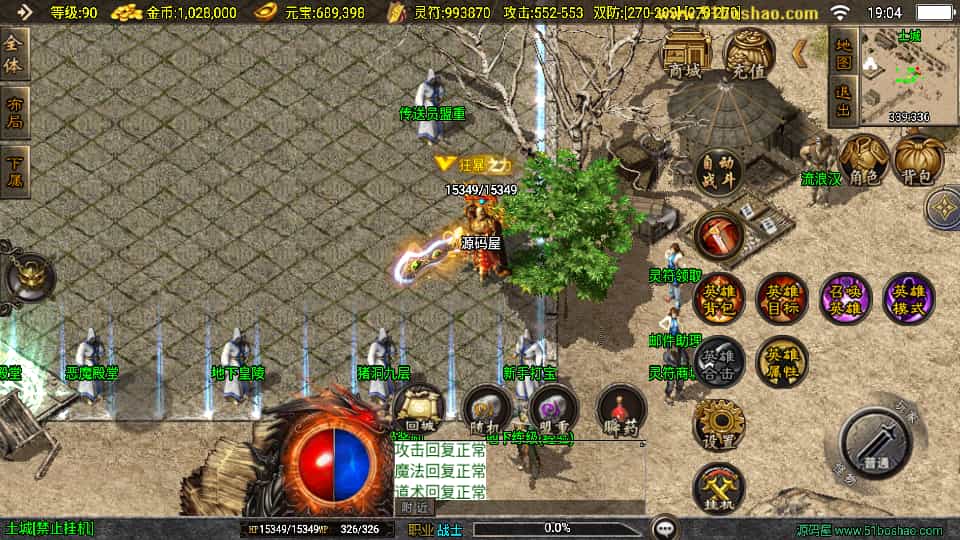Open the 英雄背包 hero bag
The height and width of the screenshot is (540, 960).
[x=719, y=298]
